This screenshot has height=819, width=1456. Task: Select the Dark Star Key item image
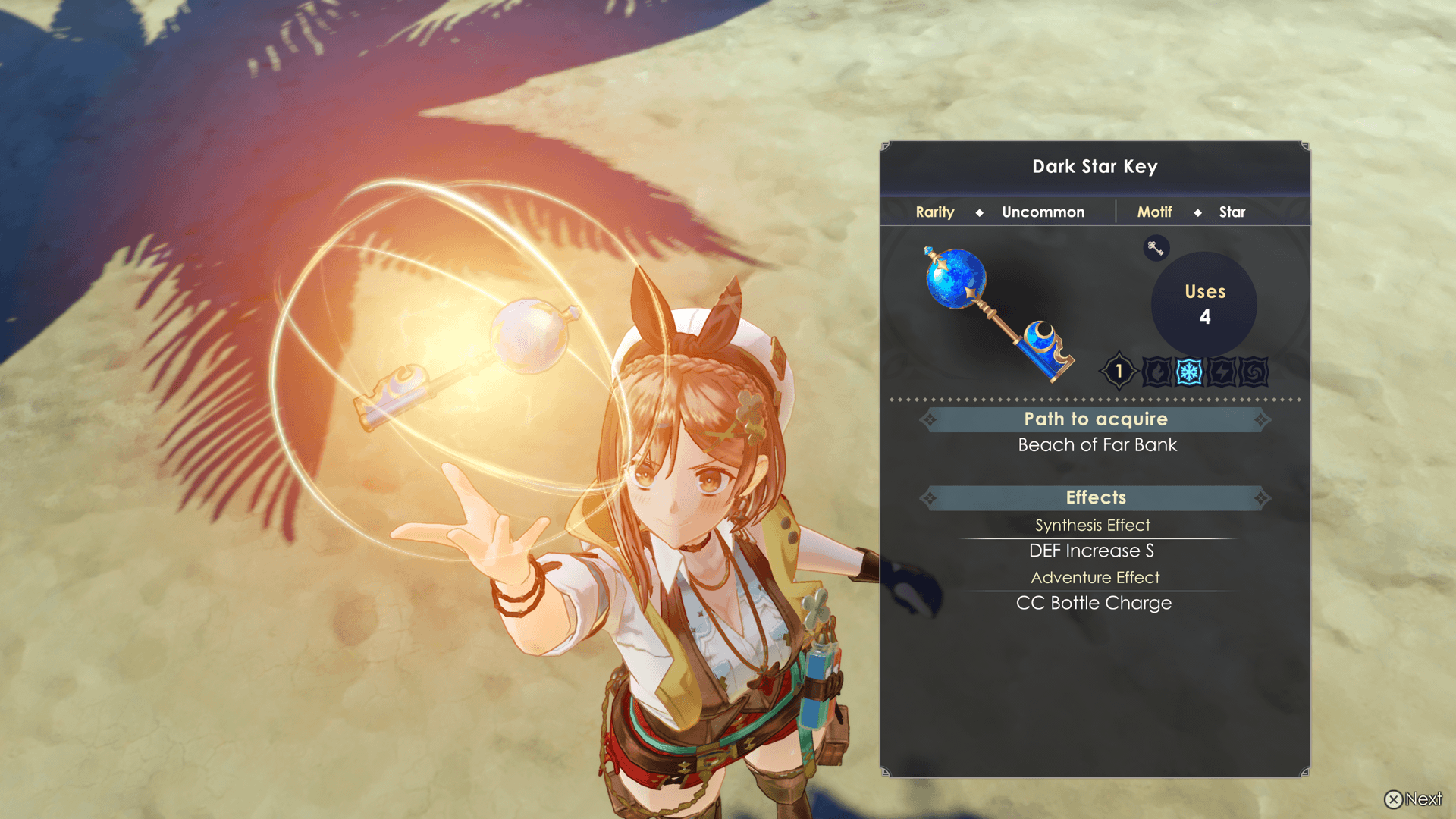(997, 313)
